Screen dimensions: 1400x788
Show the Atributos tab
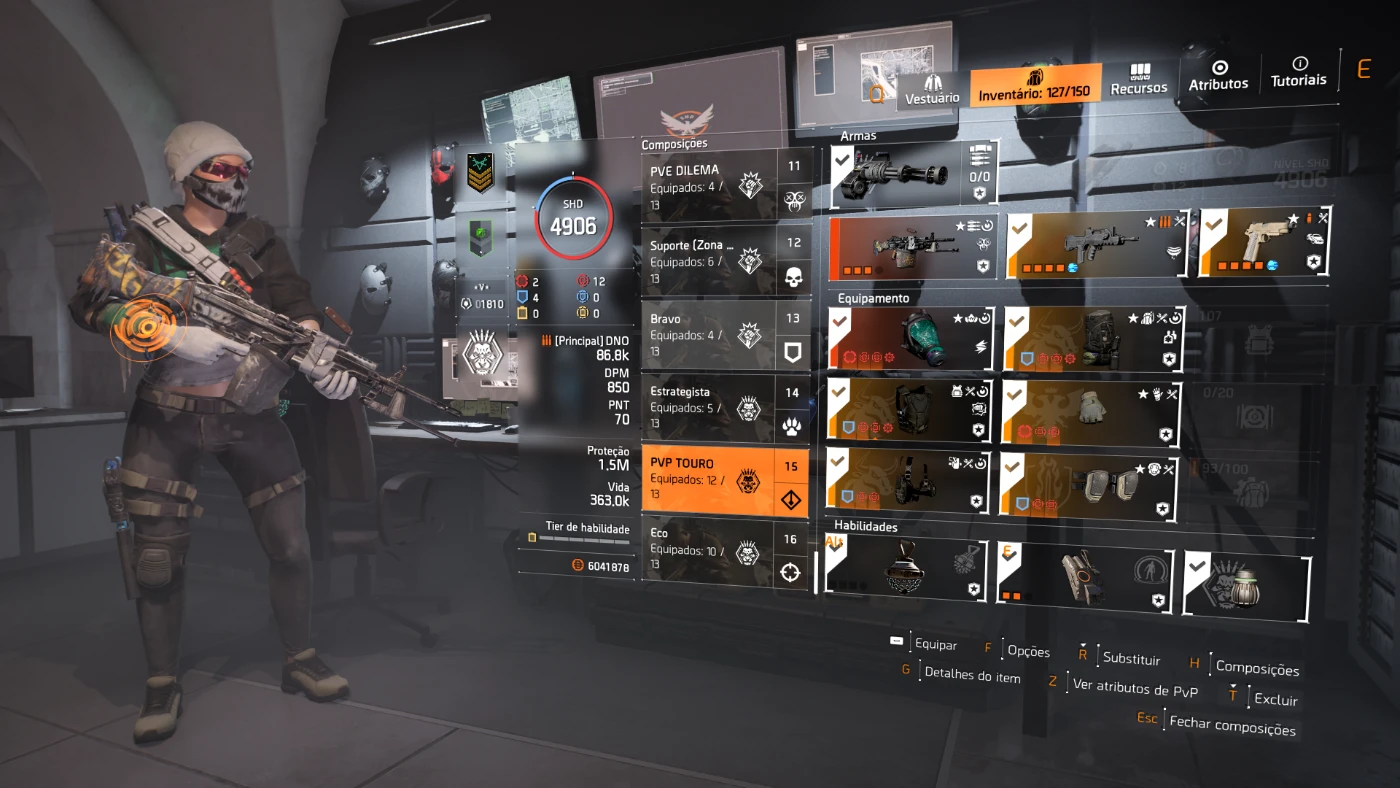[1218, 76]
